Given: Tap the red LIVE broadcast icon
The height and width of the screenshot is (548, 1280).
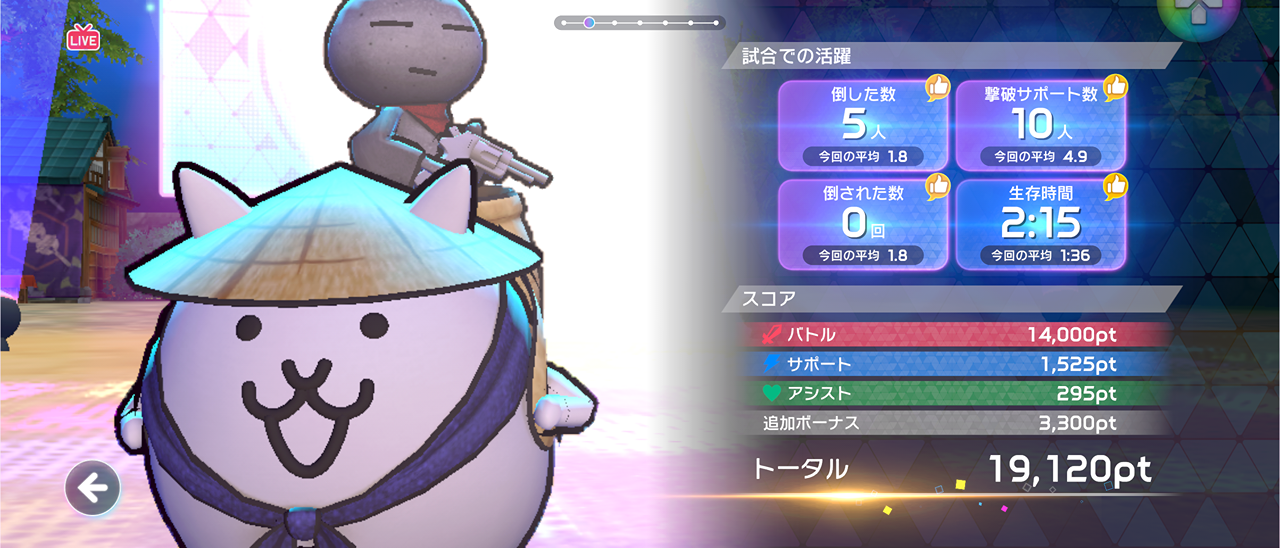Looking at the screenshot, I should pos(83,39).
